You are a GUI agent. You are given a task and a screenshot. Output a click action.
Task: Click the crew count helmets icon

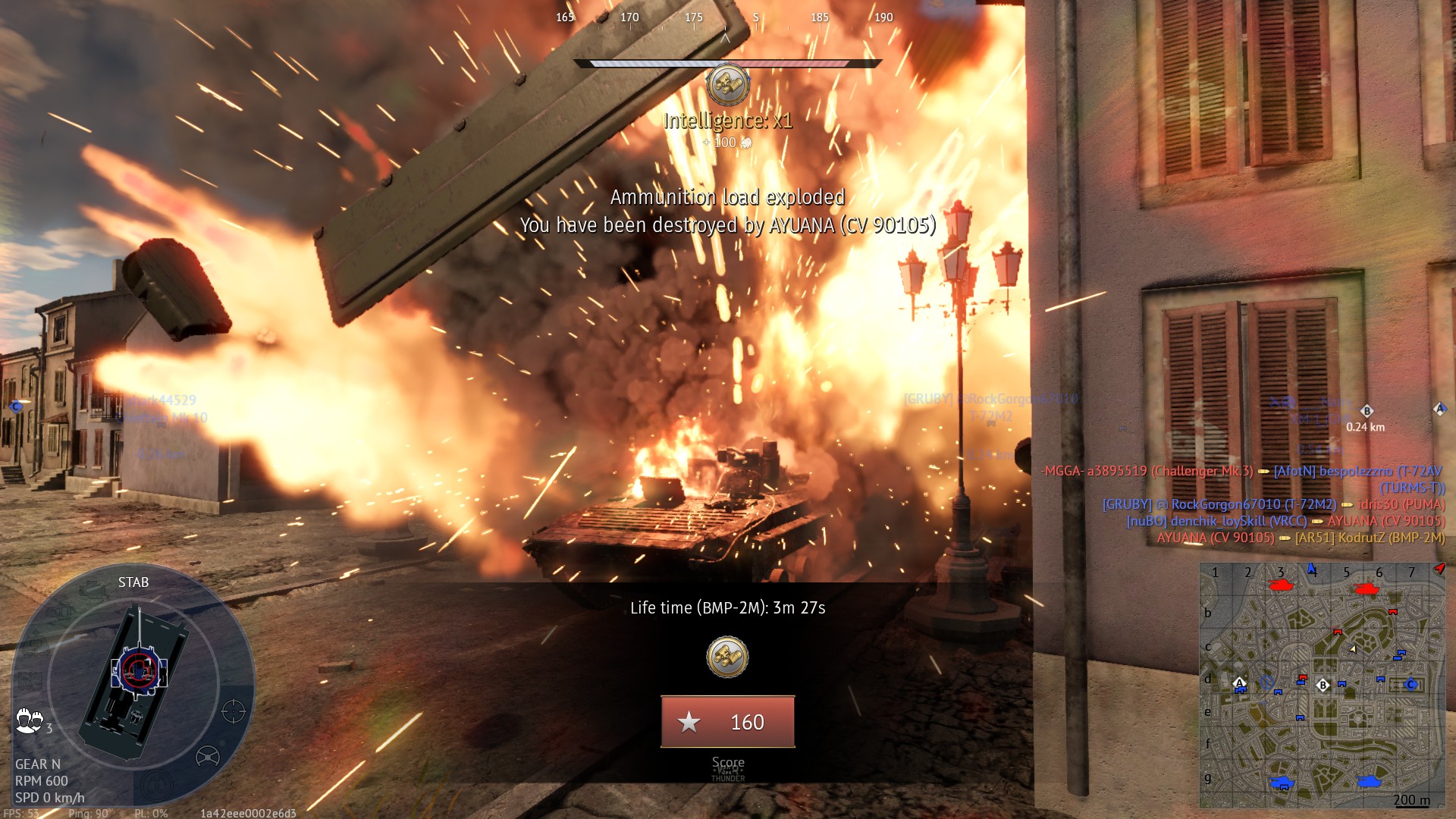click(x=29, y=720)
